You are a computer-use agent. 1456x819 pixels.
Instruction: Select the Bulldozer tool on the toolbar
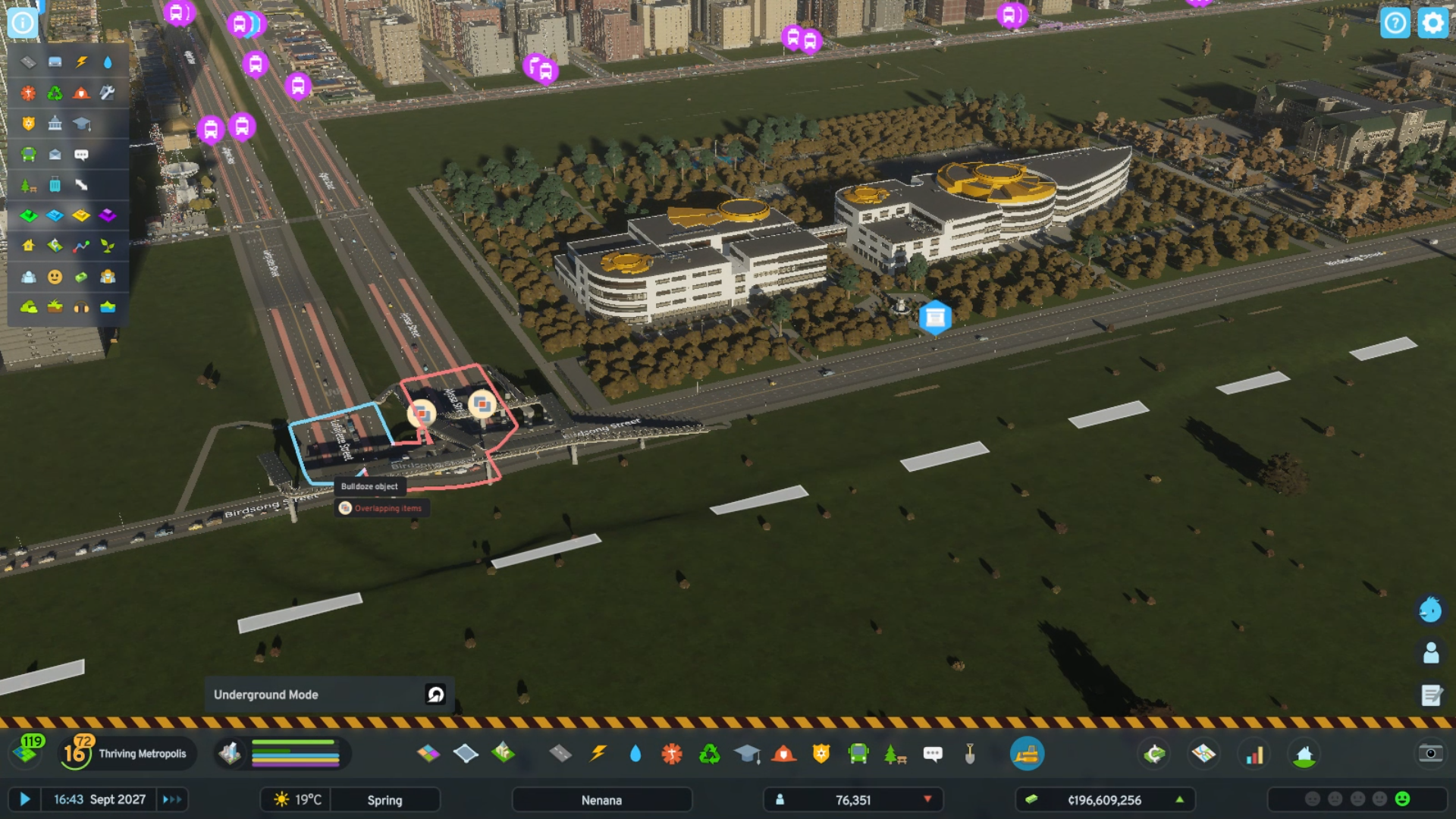1028,754
